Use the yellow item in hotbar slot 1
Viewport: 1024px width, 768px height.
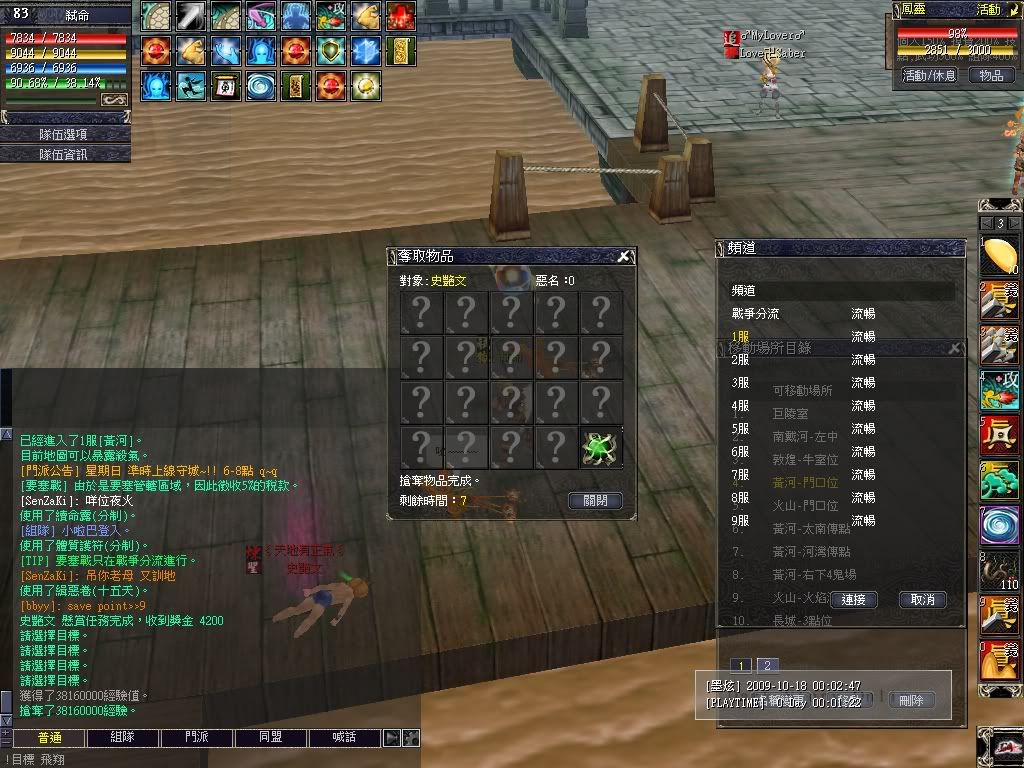999,257
